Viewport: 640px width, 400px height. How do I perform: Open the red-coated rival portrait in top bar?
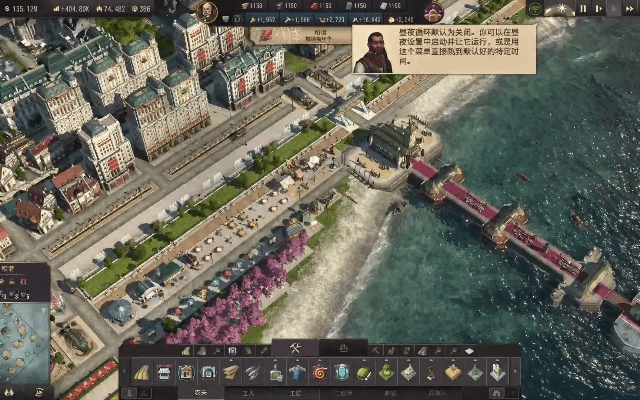(x=433, y=12)
